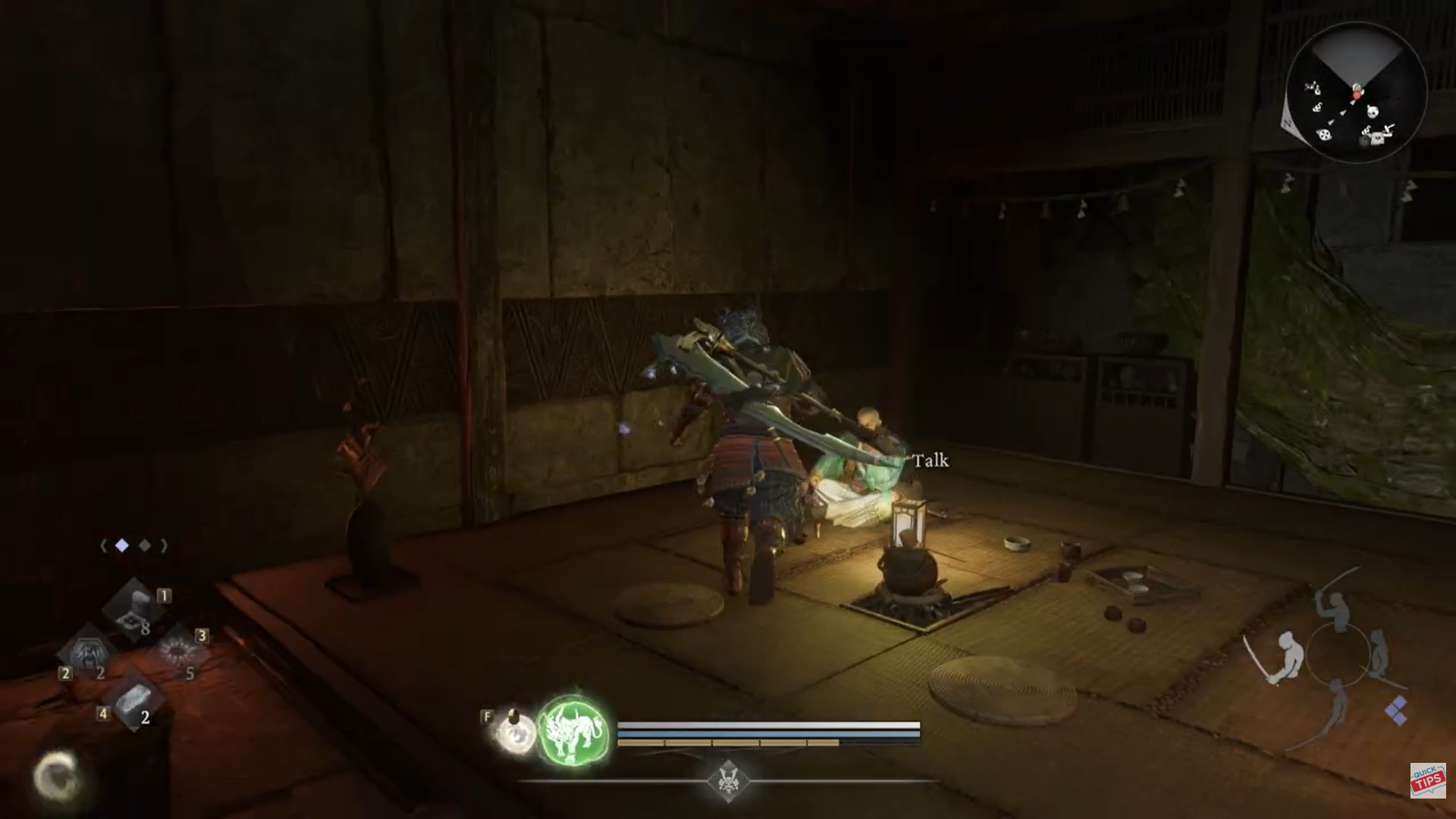Select the talisman item in shortcut slot 3
The width and height of the screenshot is (1456, 819).
click(x=176, y=650)
